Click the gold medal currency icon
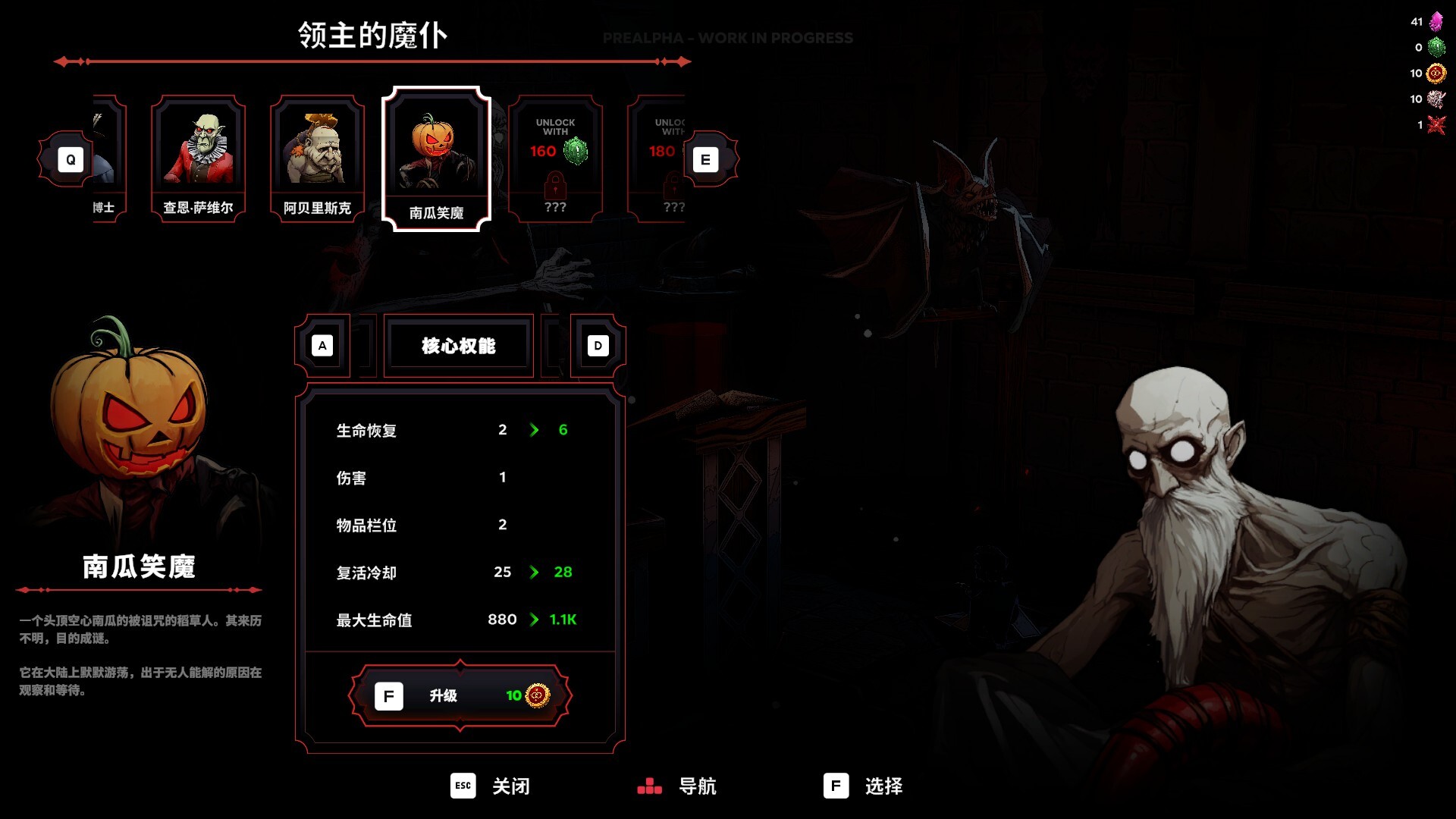Viewport: 1456px width, 819px height. point(1437,74)
